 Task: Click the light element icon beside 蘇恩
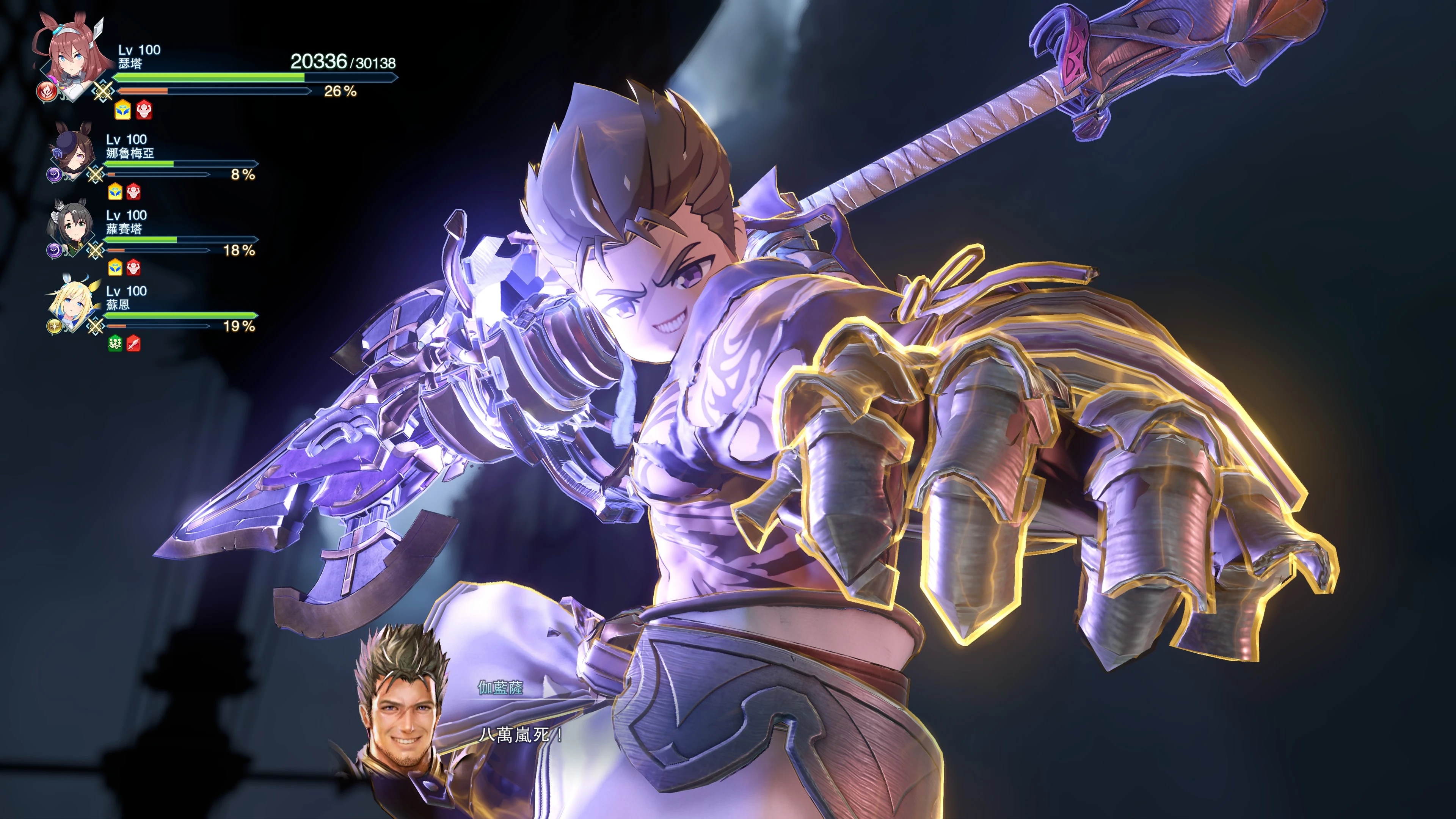coord(54,326)
